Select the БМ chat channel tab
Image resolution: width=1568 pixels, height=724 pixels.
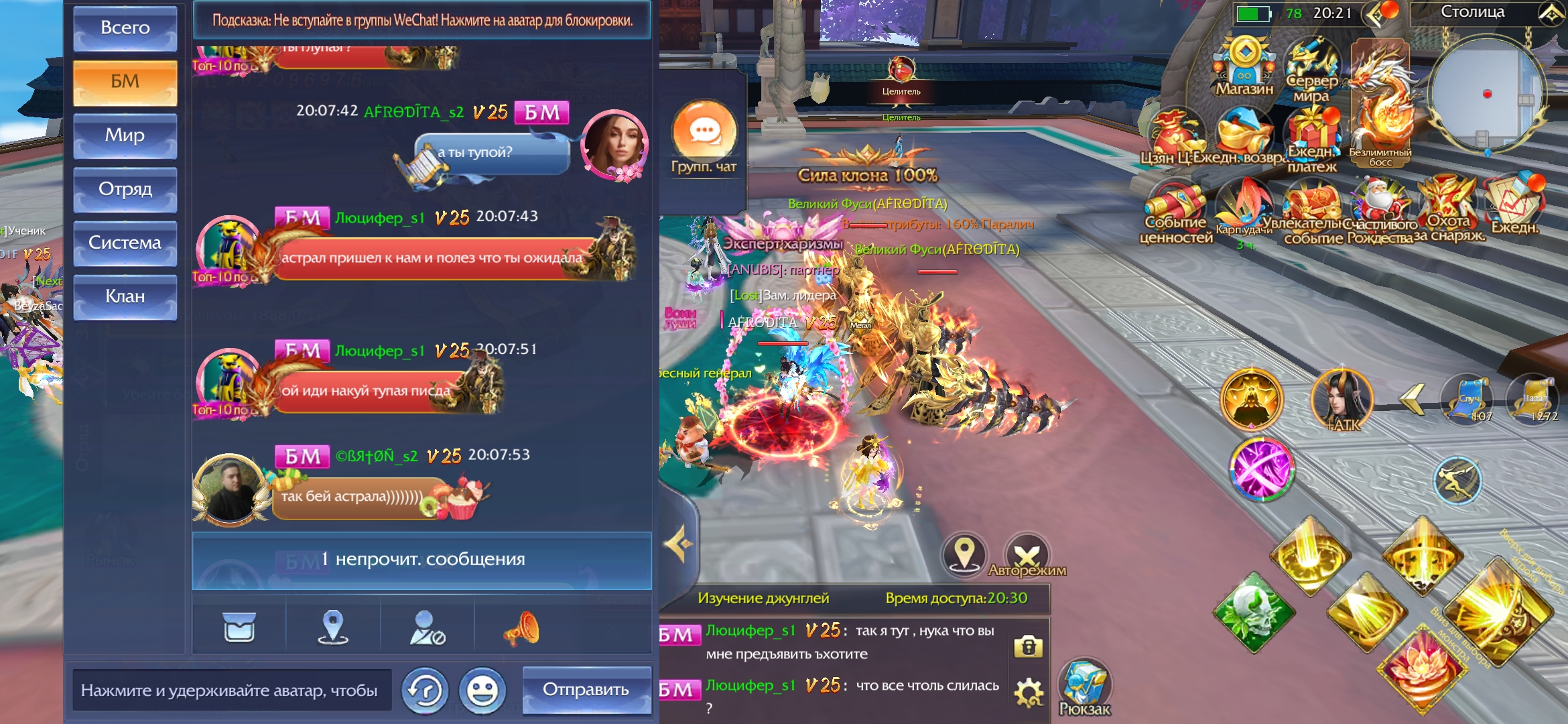click(x=125, y=82)
